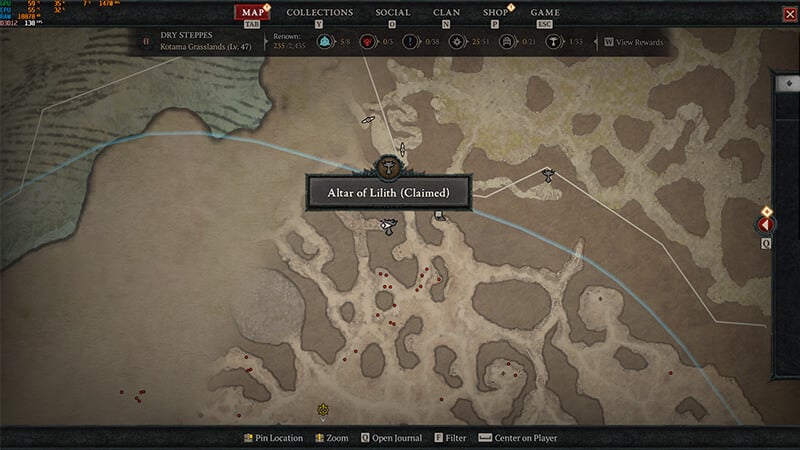
Task: Center the map on player
Action: pos(518,438)
